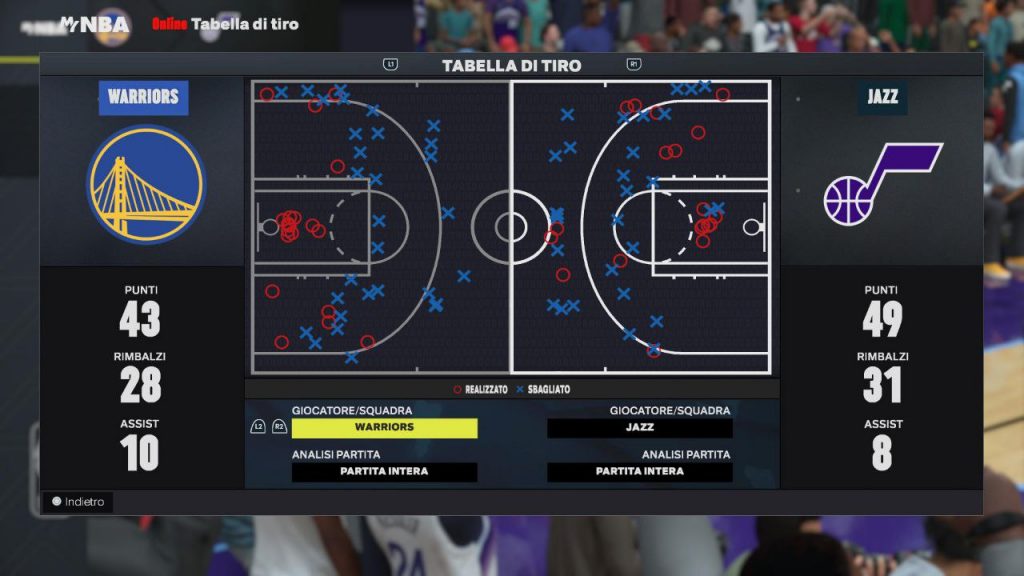Change Warriors game analysis from Partita Intera
1024x576 pixels.
coord(384,472)
